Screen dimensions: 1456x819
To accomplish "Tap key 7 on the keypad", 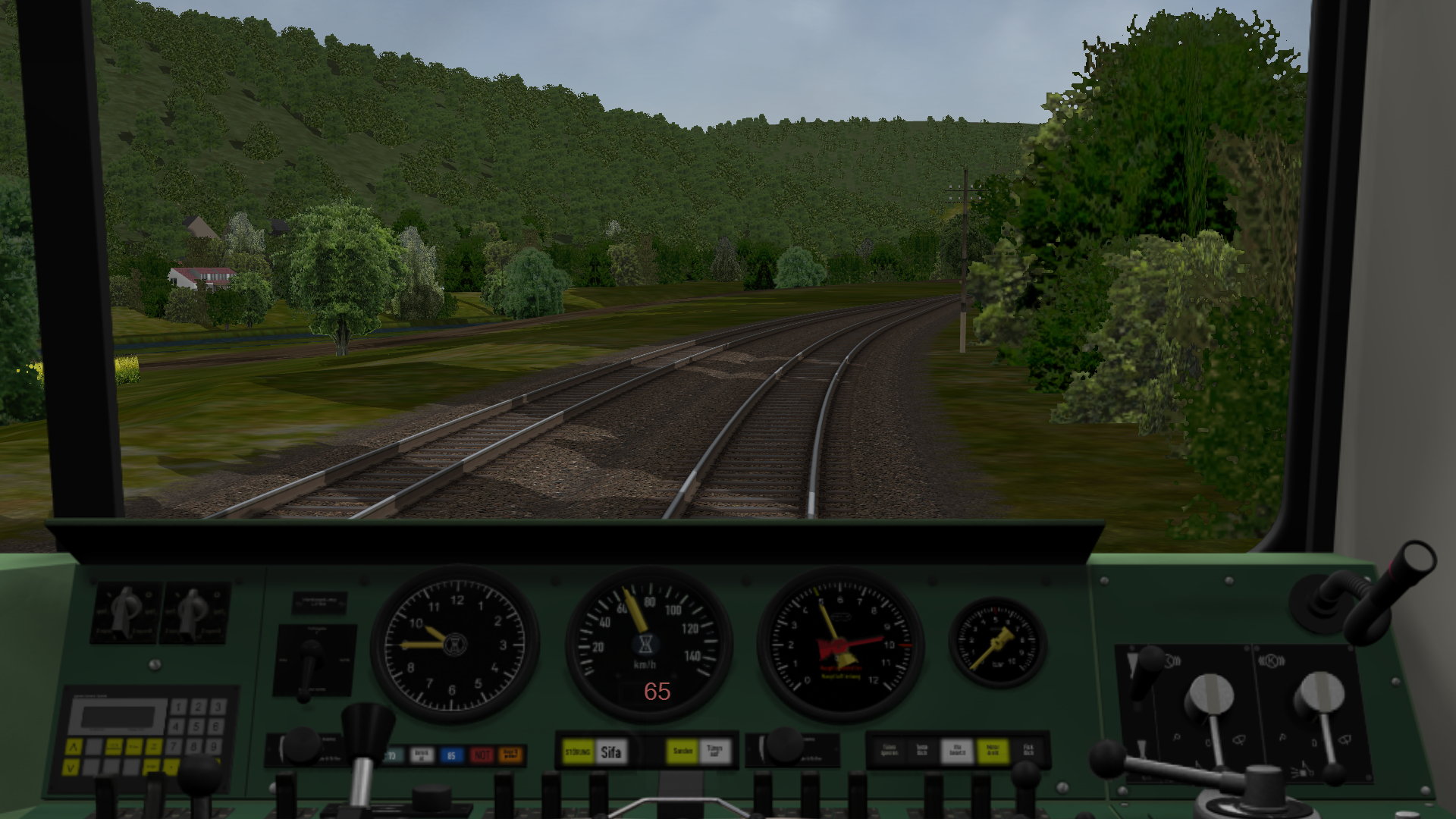I will 175,746.
